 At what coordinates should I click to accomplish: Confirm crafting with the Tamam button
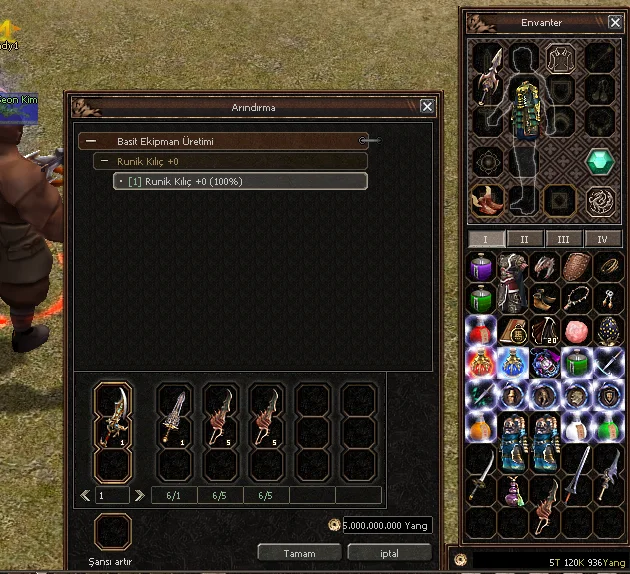pyautogui.click(x=299, y=553)
